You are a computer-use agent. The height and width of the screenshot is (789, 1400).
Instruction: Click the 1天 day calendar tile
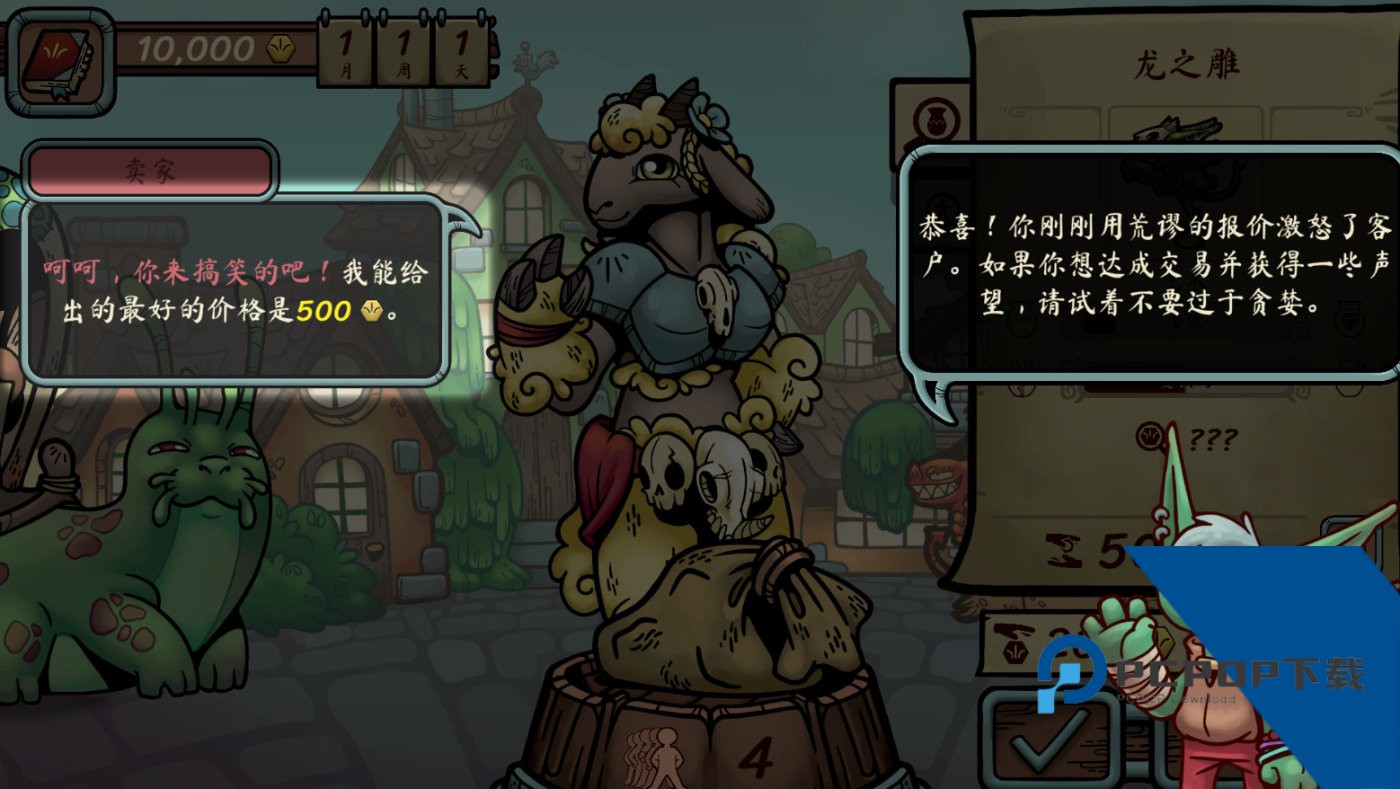pyautogui.click(x=461, y=47)
